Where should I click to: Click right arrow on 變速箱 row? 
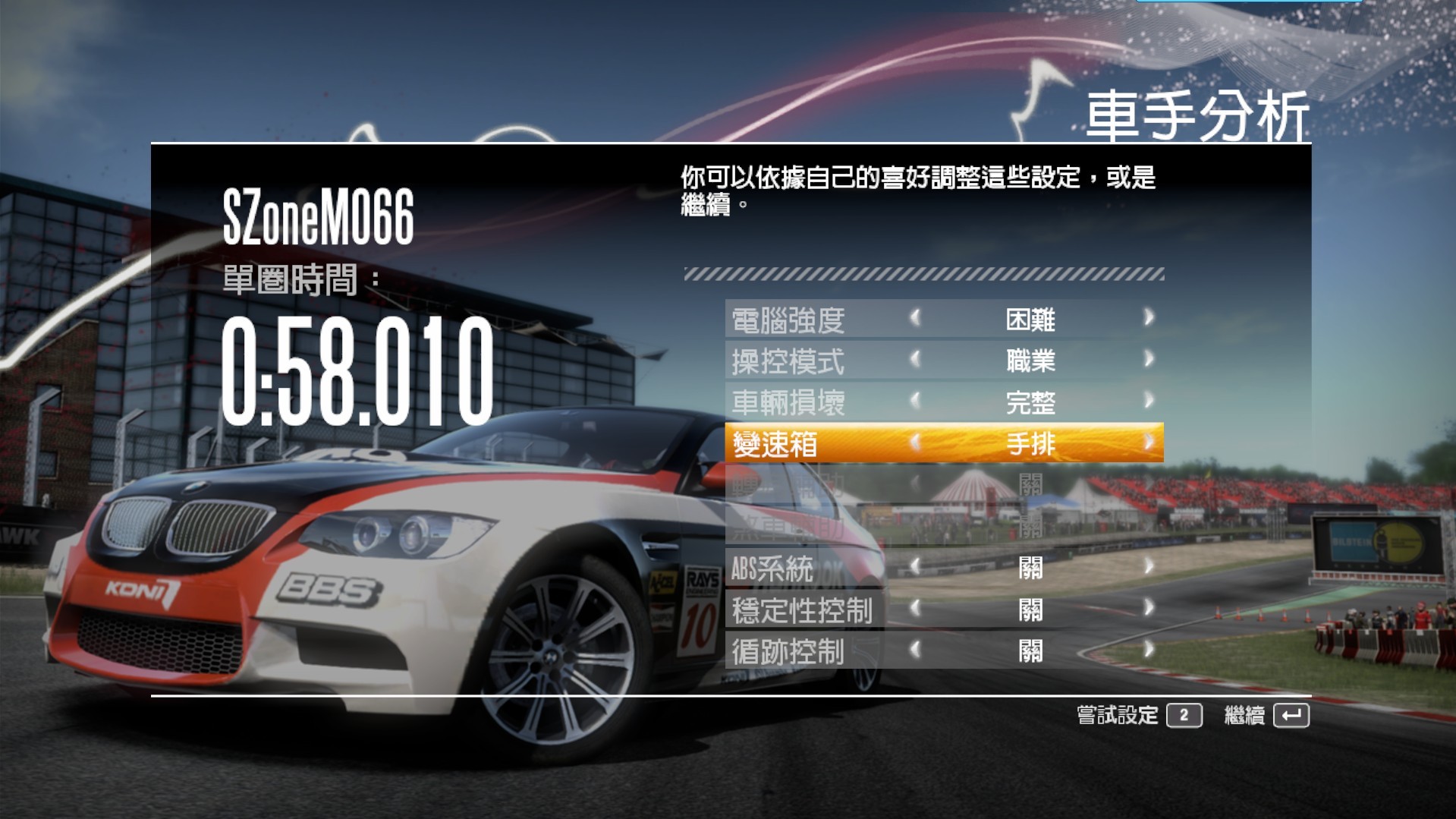pyautogui.click(x=1148, y=442)
